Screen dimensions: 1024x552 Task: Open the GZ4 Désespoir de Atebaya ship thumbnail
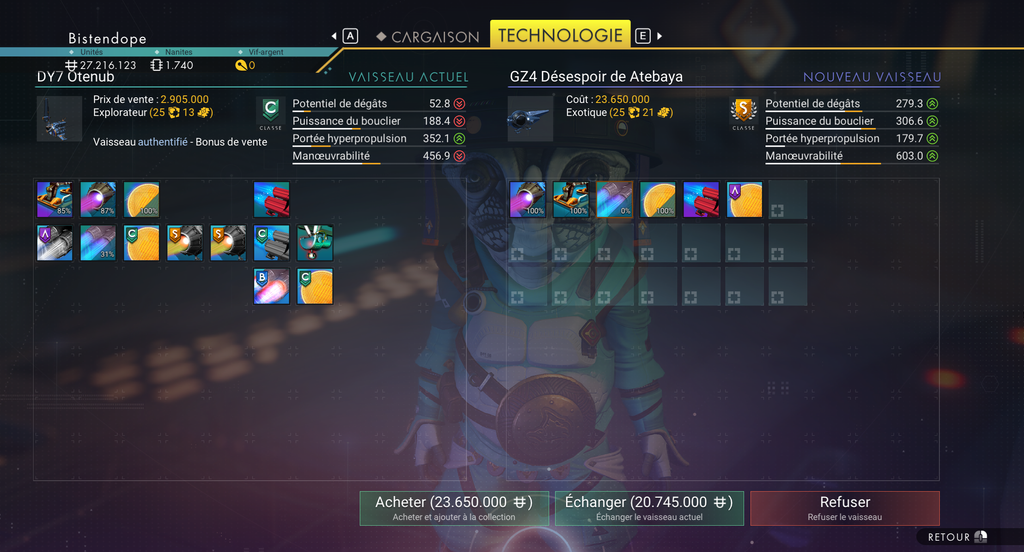(x=530, y=119)
